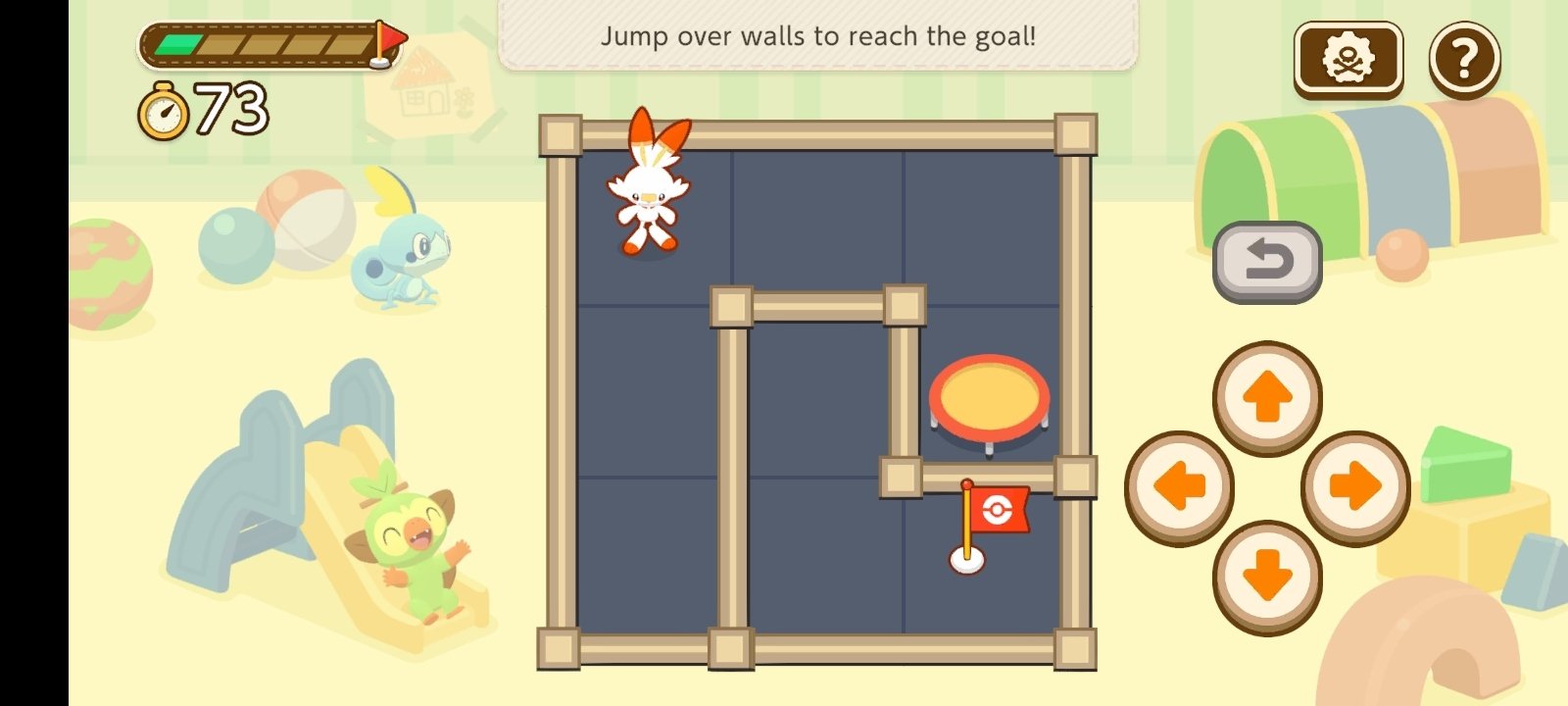The width and height of the screenshot is (1568, 706).
Task: Open the help question mark button
Action: 1464,60
